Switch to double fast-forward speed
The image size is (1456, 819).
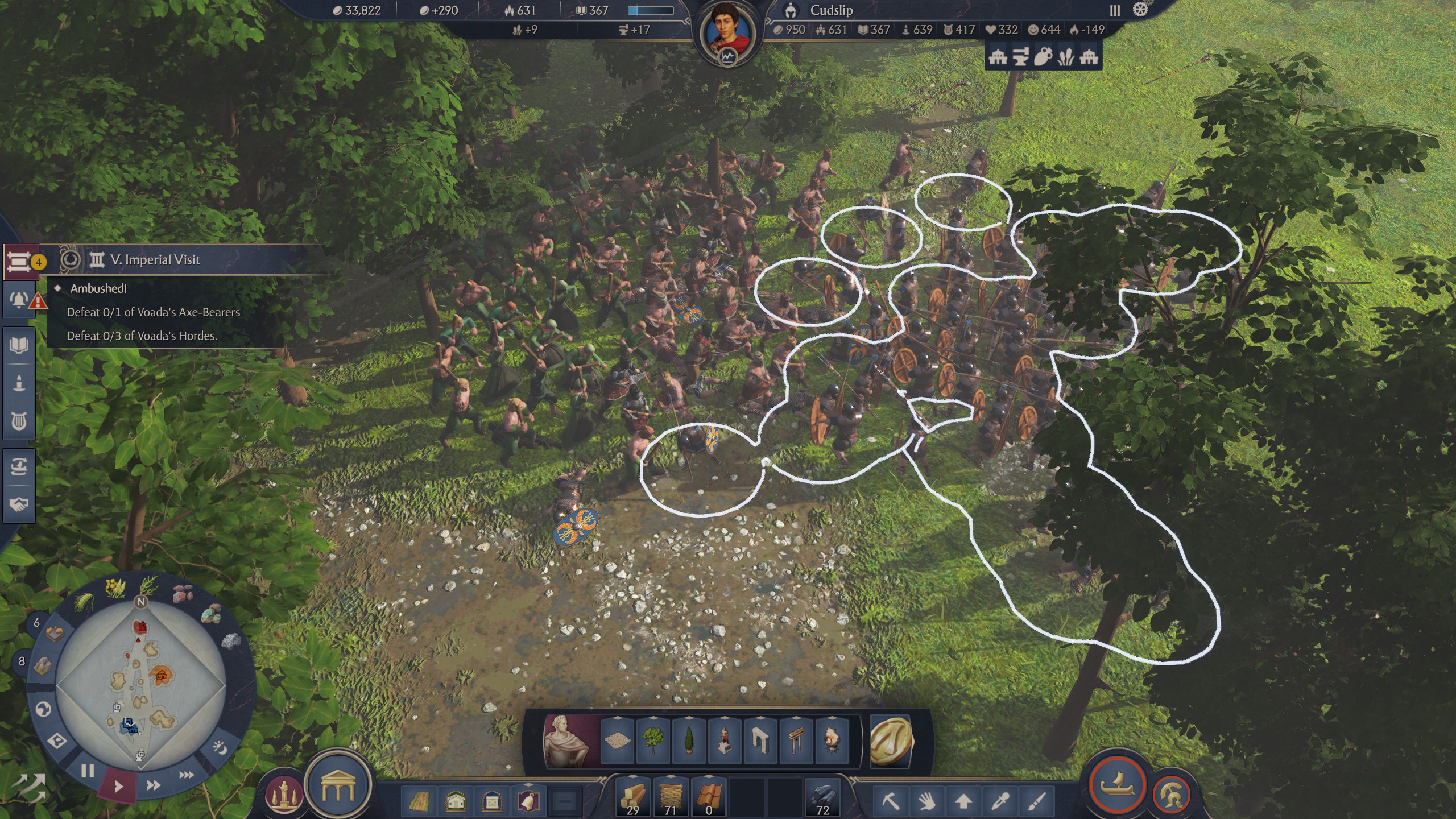pyautogui.click(x=153, y=785)
